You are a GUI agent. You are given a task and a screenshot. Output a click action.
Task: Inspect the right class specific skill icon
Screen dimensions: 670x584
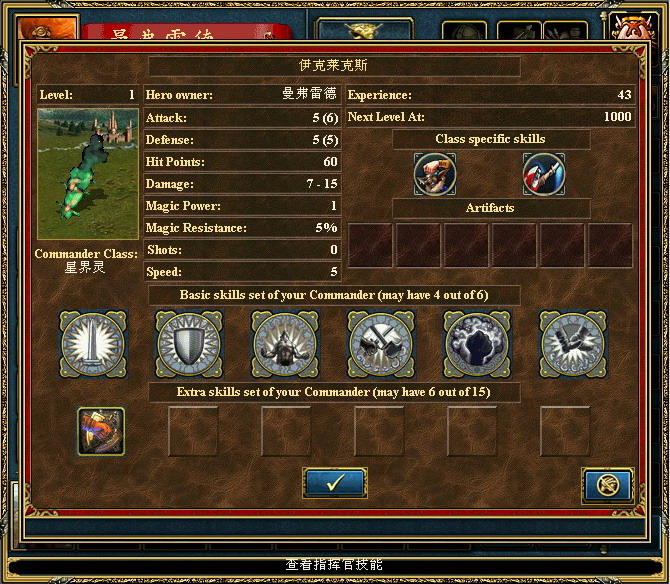click(543, 174)
